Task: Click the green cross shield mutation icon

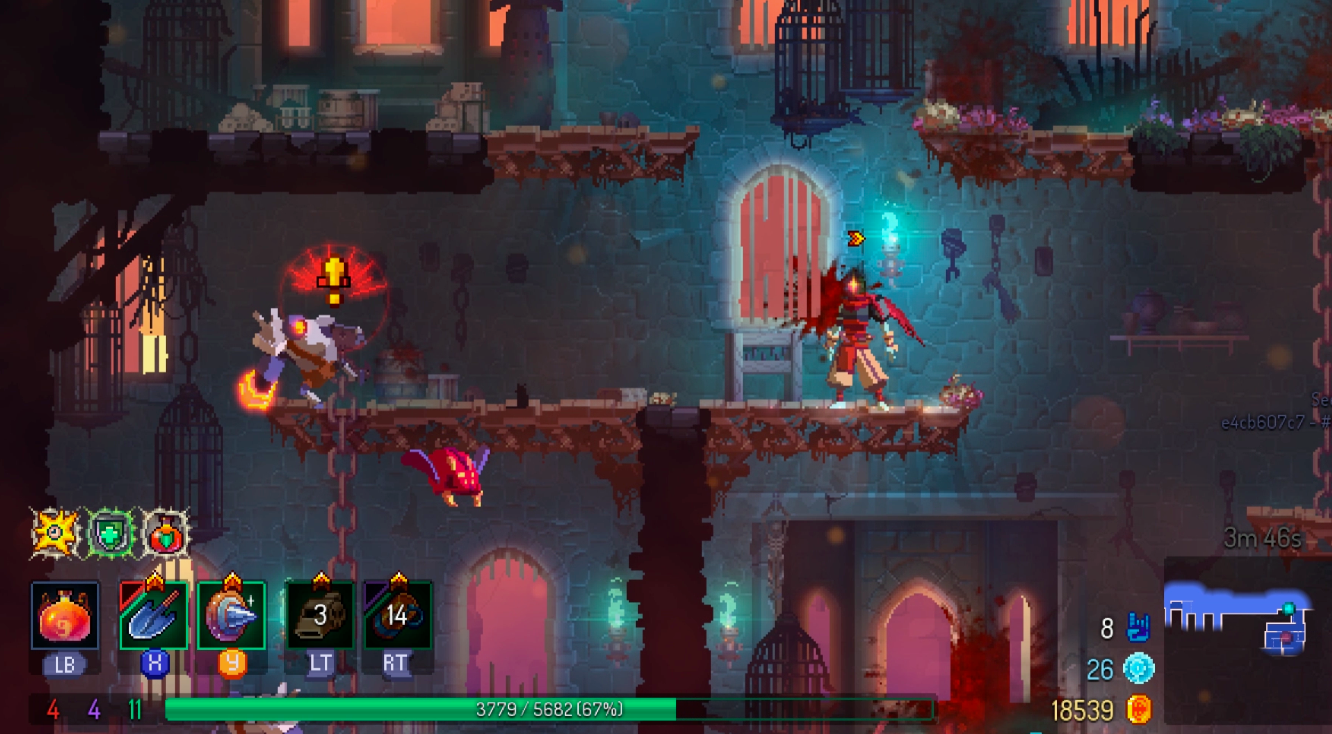Action: (x=109, y=533)
